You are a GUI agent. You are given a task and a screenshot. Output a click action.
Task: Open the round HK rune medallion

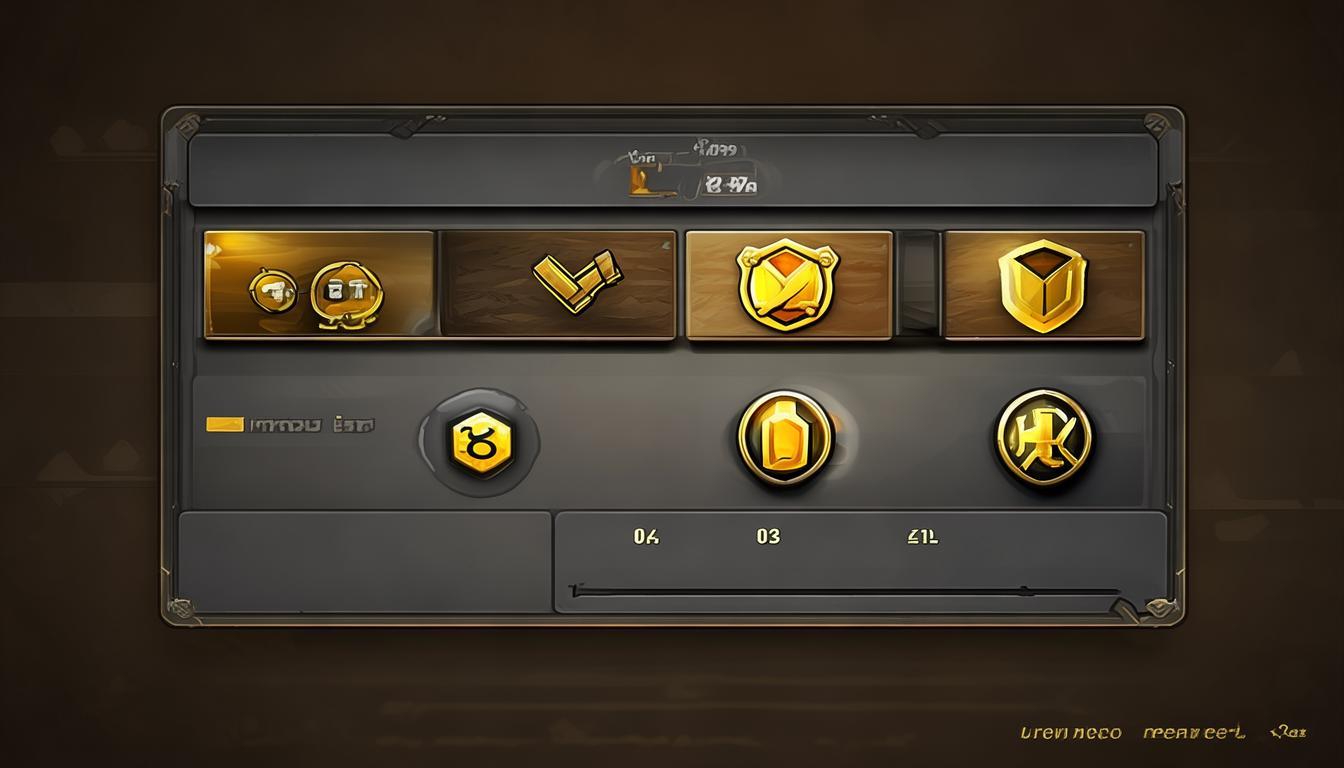pos(1044,438)
